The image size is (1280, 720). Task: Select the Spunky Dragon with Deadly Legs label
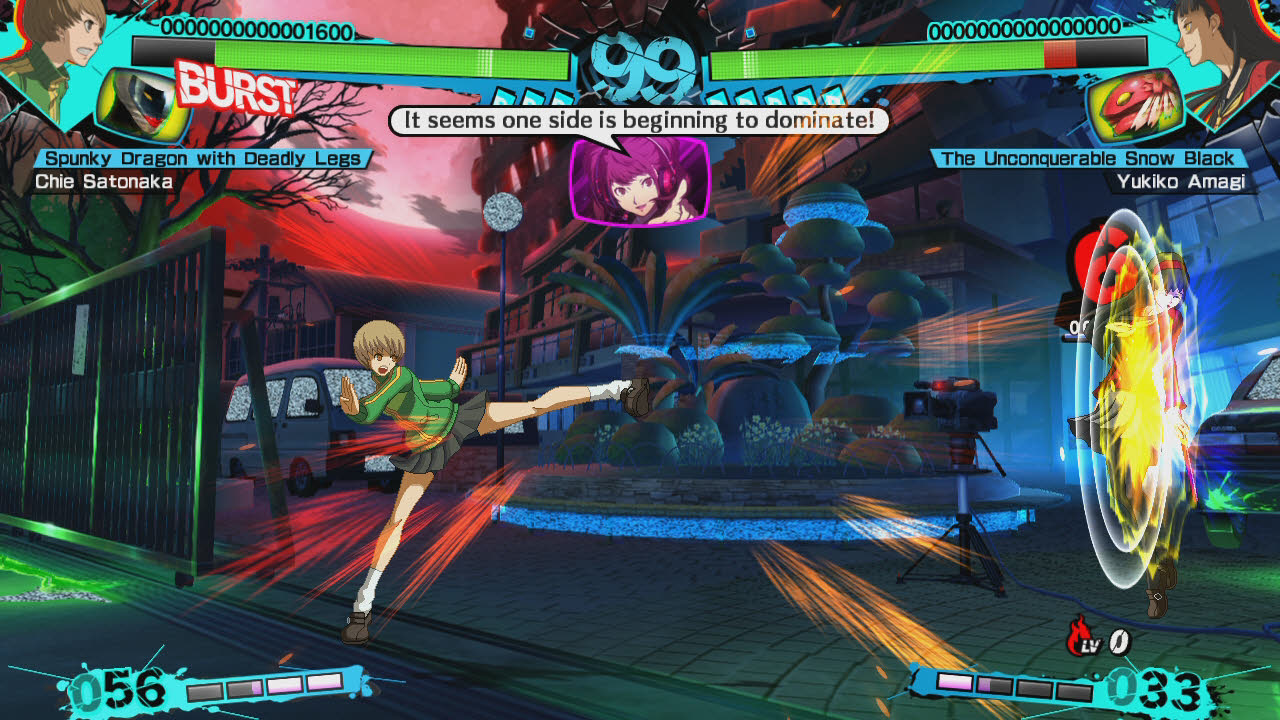(202, 156)
